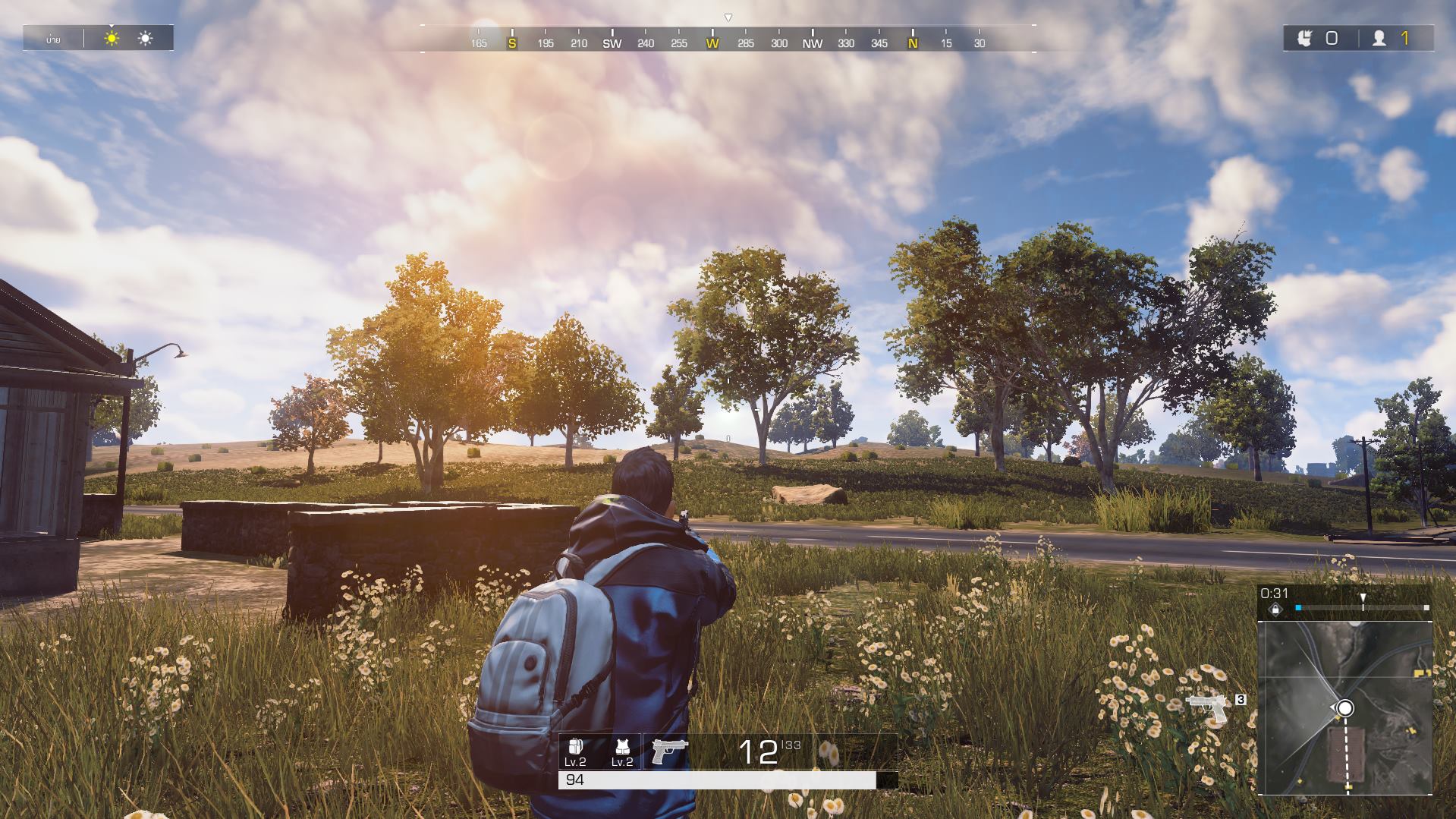Click the lock icon beside the timer

click(1275, 610)
